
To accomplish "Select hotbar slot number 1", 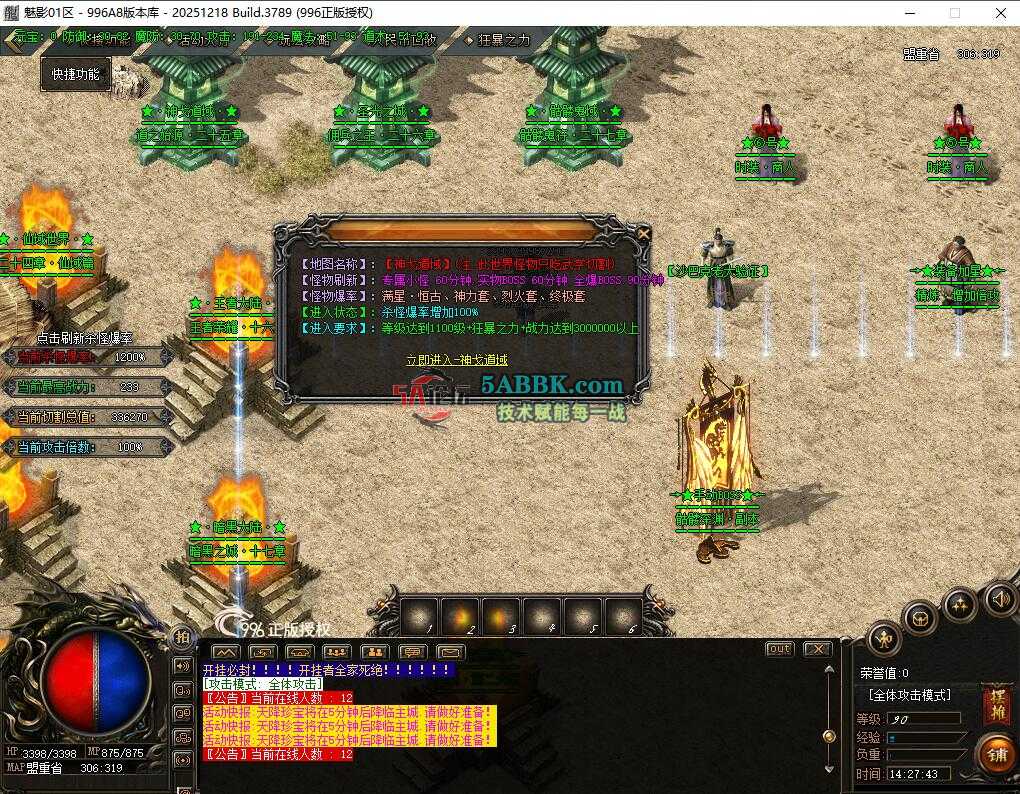I will click(418, 615).
